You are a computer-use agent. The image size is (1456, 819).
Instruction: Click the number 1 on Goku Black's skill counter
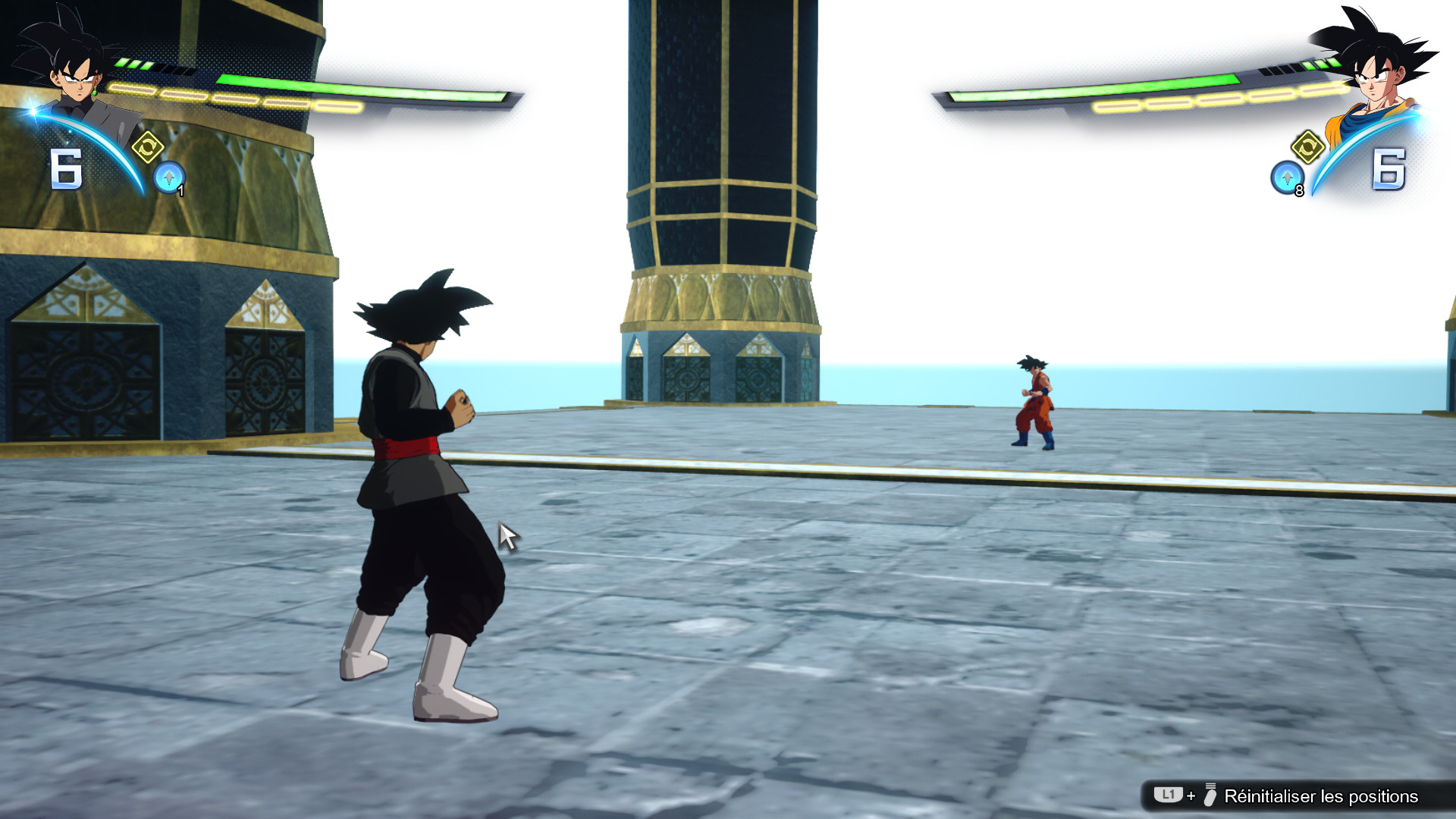click(x=180, y=190)
